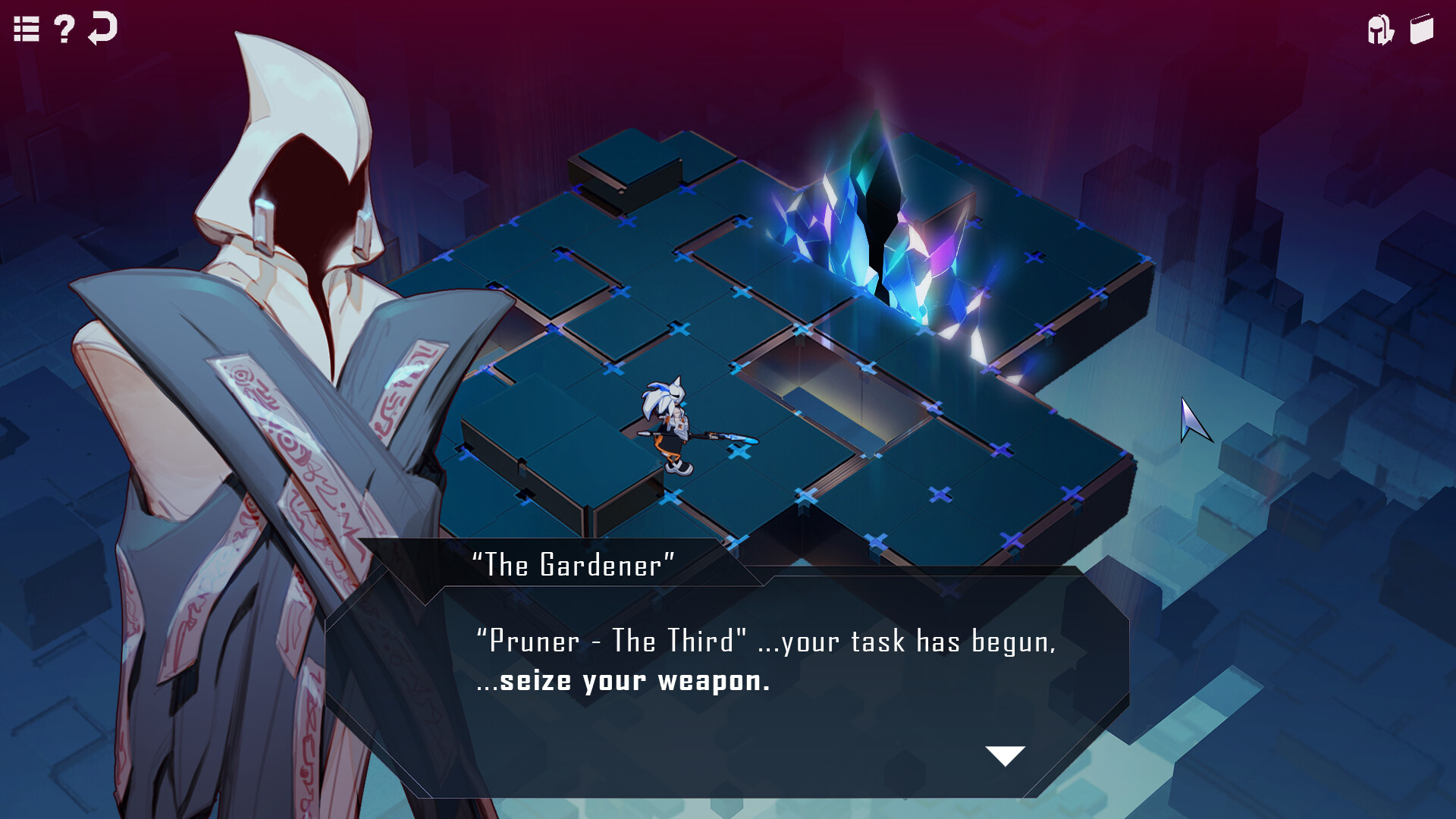Open help using the question mark icon
Viewport: 1456px width, 819px height.
point(63,30)
